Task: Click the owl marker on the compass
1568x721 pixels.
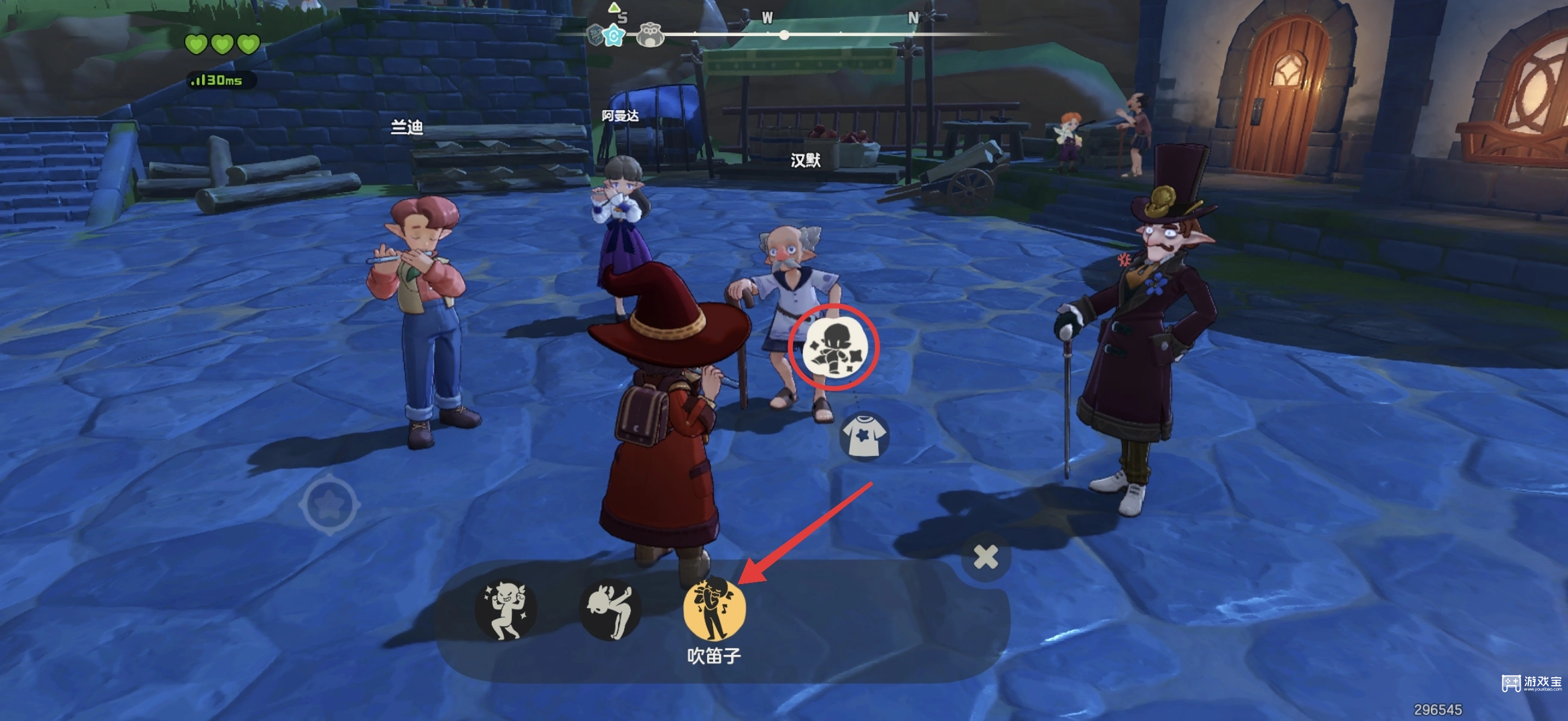Action: pos(650,35)
